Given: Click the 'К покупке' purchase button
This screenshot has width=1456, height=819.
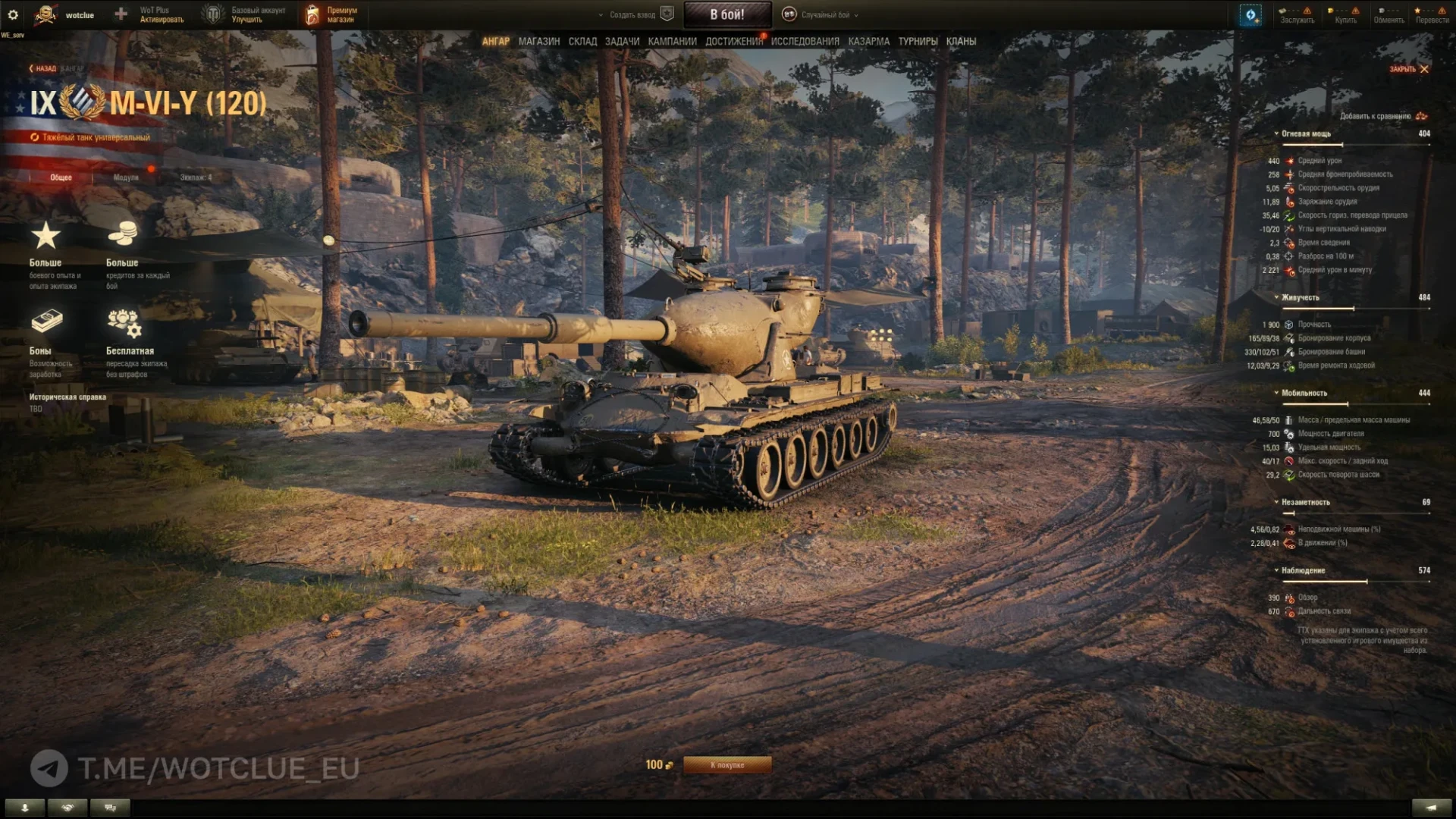Looking at the screenshot, I should pos(727,765).
